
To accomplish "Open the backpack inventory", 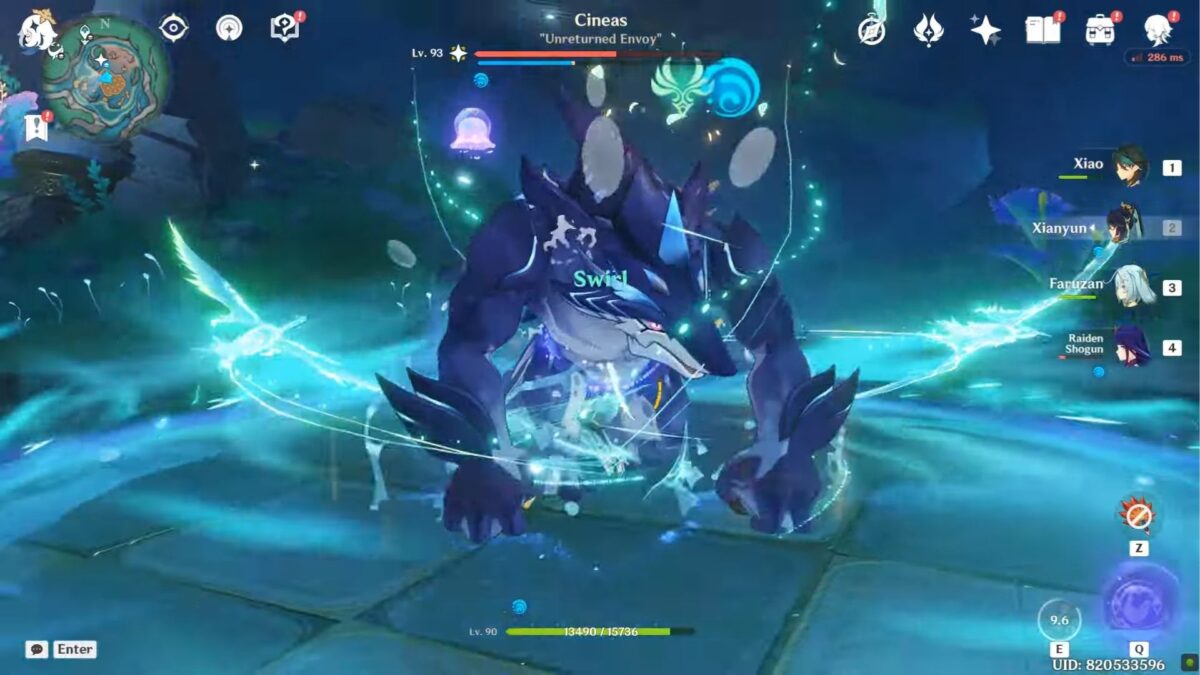I will point(1100,30).
